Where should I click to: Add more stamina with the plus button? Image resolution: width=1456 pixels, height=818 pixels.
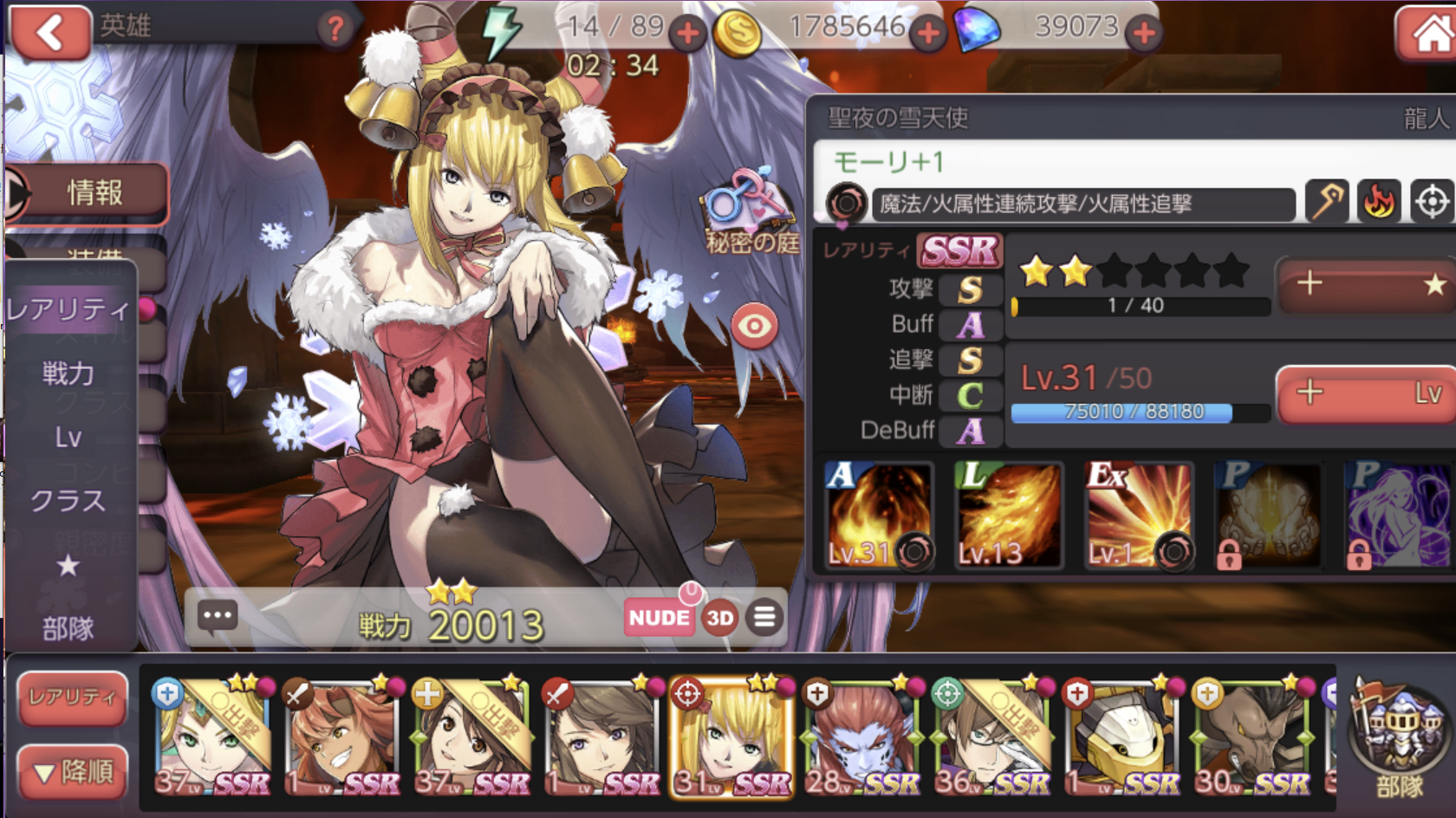pos(688,35)
